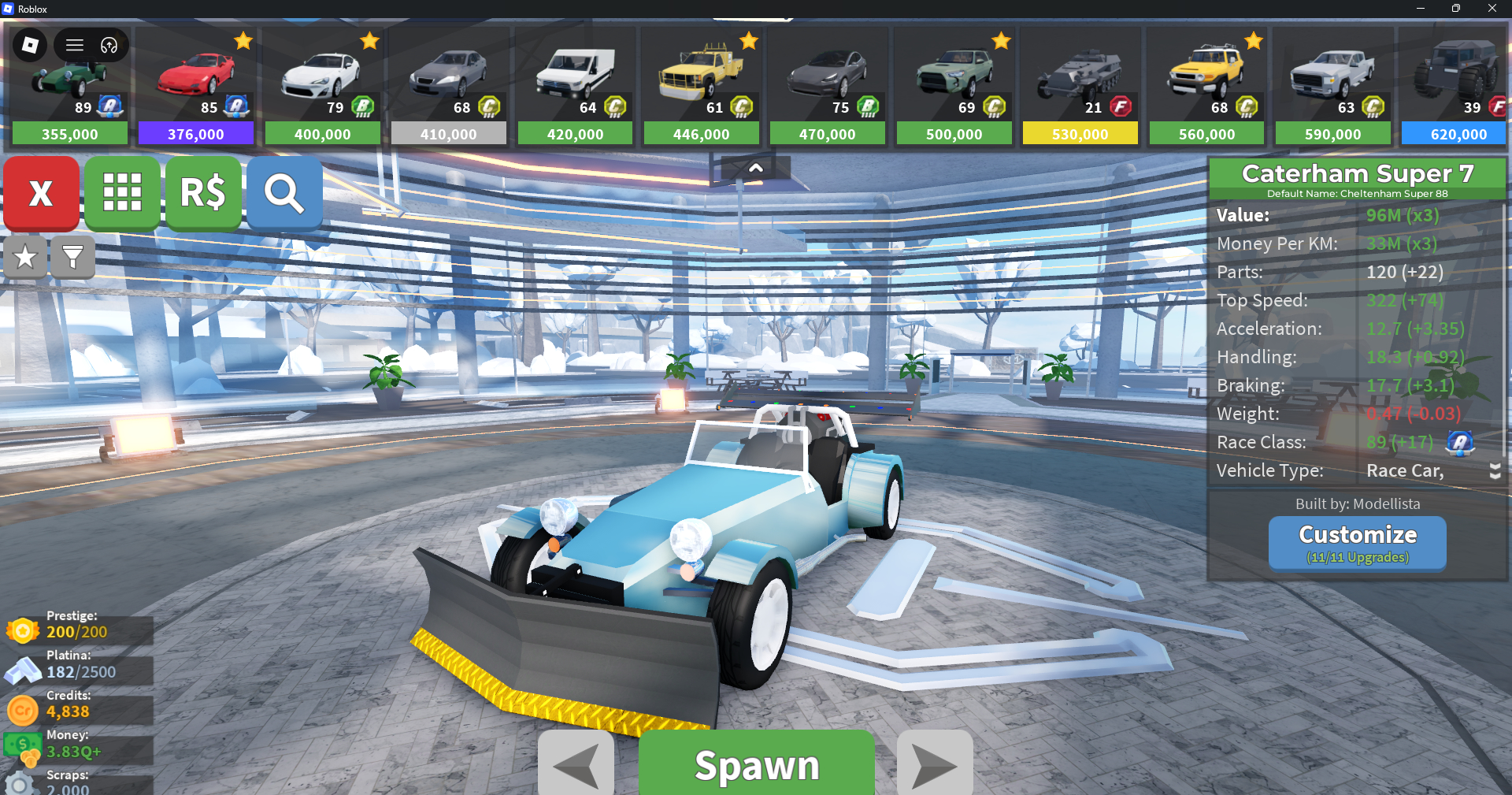The image size is (1512, 795).
Task: Toggle the star favorites filter
Action: 25,257
